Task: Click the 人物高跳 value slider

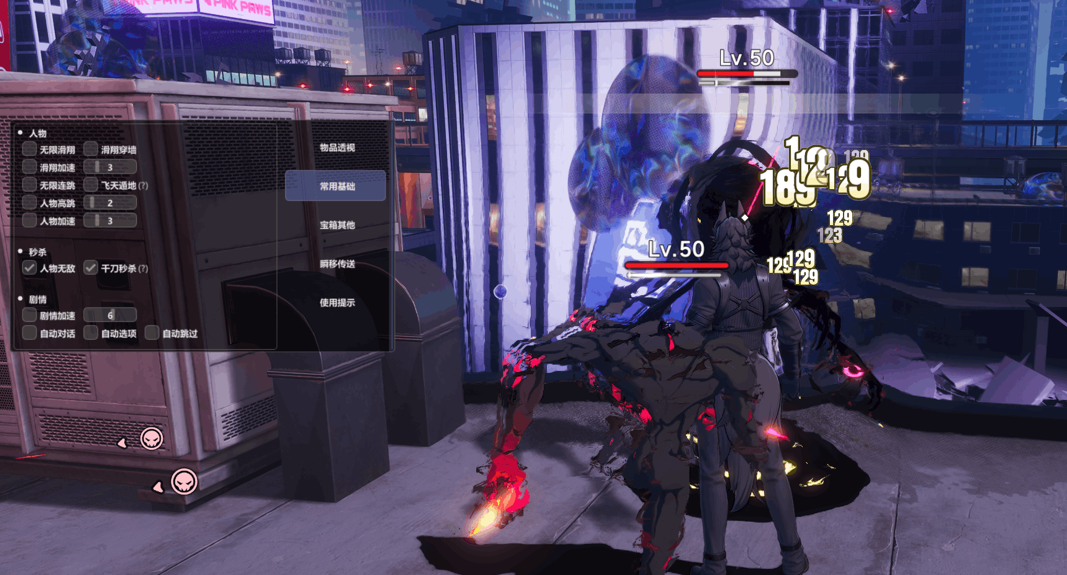Action: [110, 203]
